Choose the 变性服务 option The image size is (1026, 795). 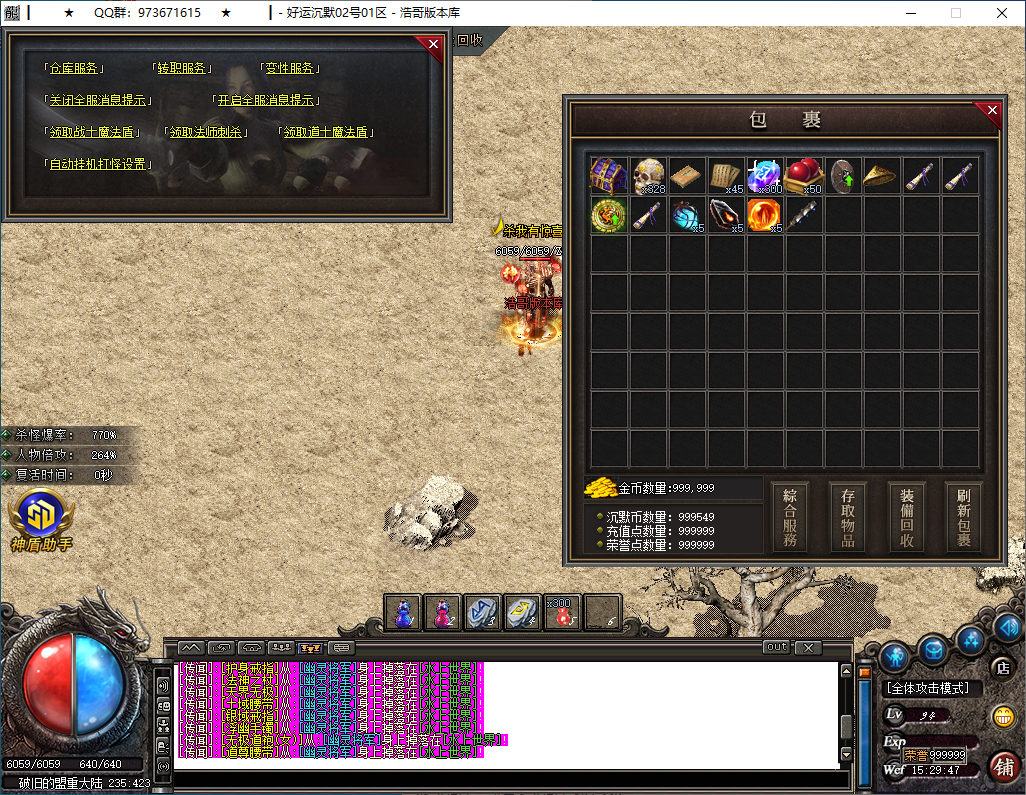click(291, 69)
